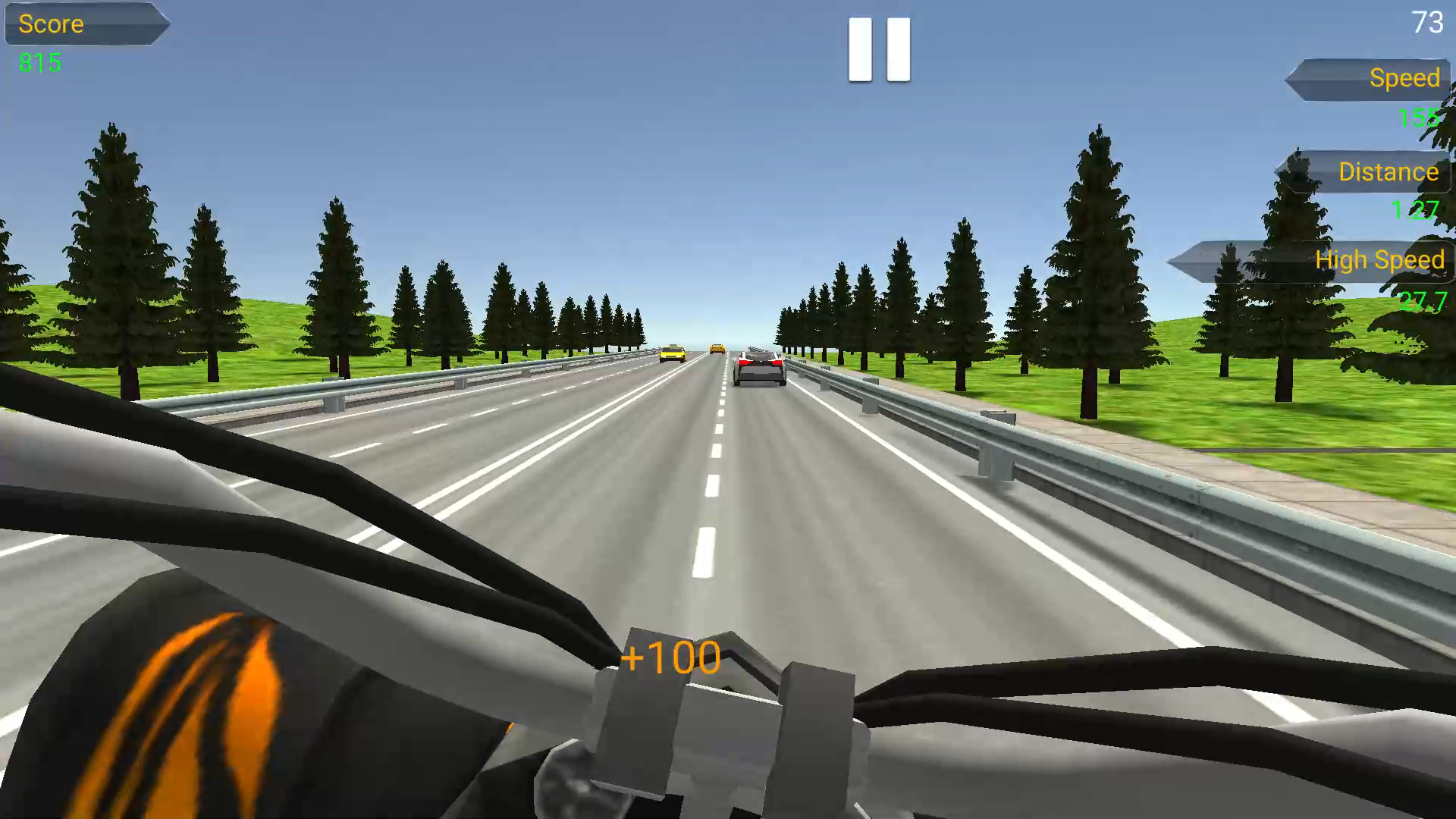
Task: Click the High Speed label text
Action: pos(1380,259)
